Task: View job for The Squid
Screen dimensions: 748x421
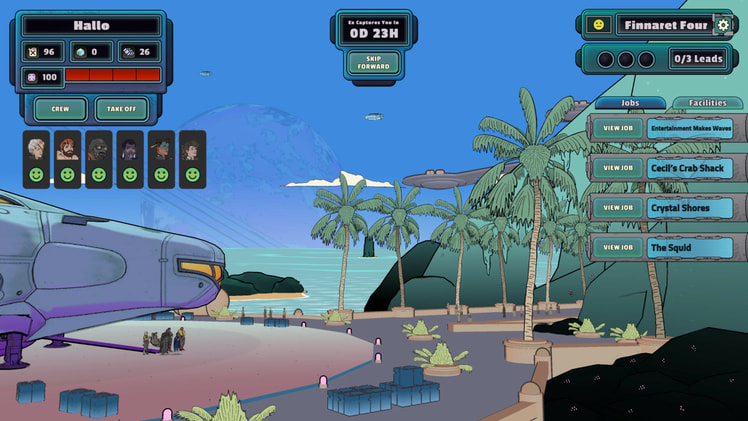Action: point(618,247)
